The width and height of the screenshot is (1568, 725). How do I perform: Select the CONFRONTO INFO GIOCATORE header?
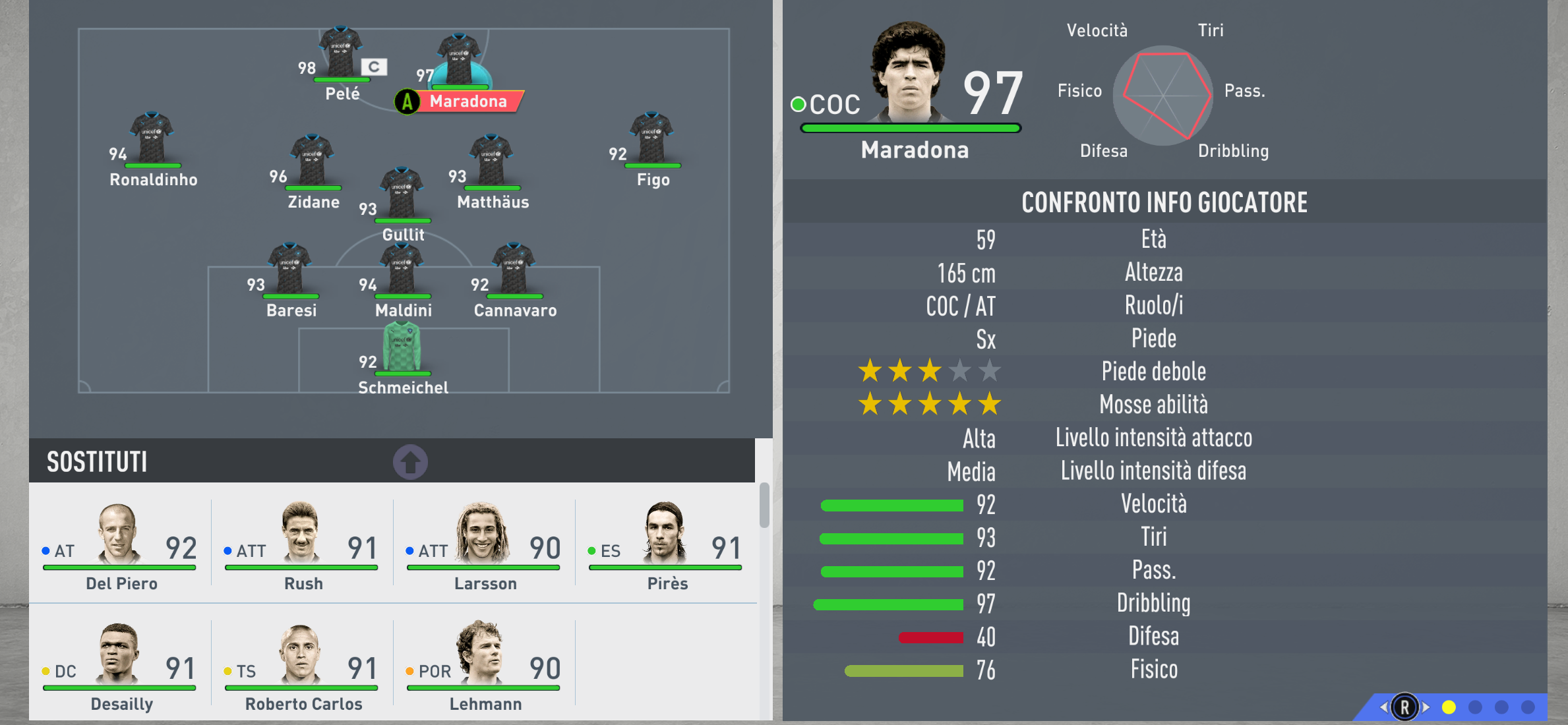(1164, 202)
